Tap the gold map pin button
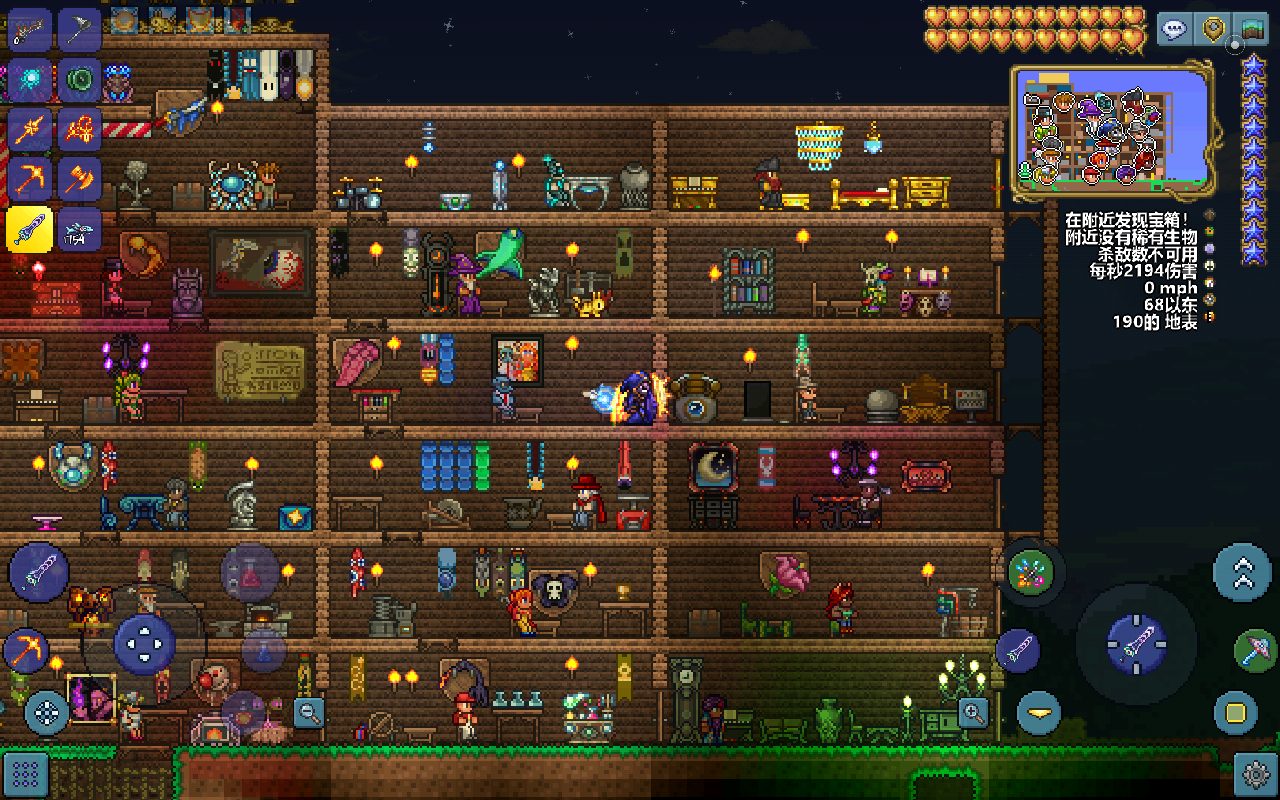The image size is (1280, 800). [1213, 29]
